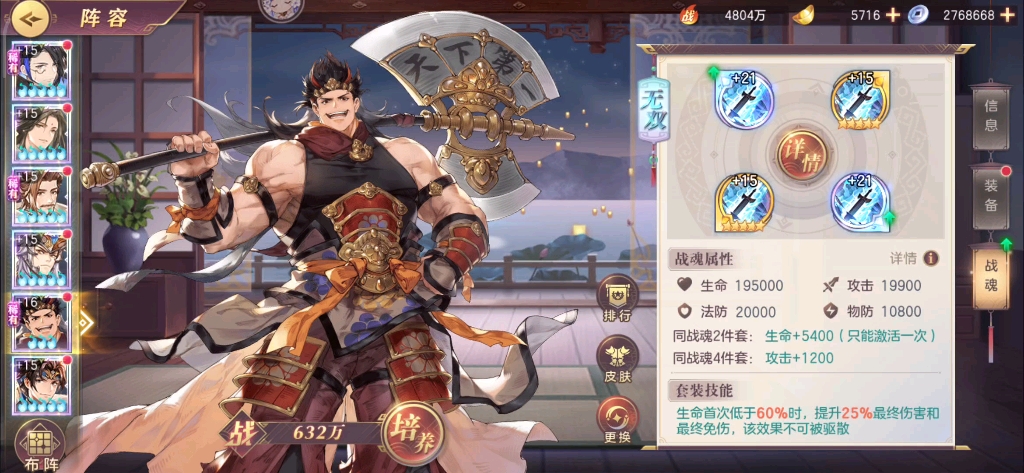Screen dimensions: 1024x473
Task: Go back using the arrow button
Action: (34, 17)
